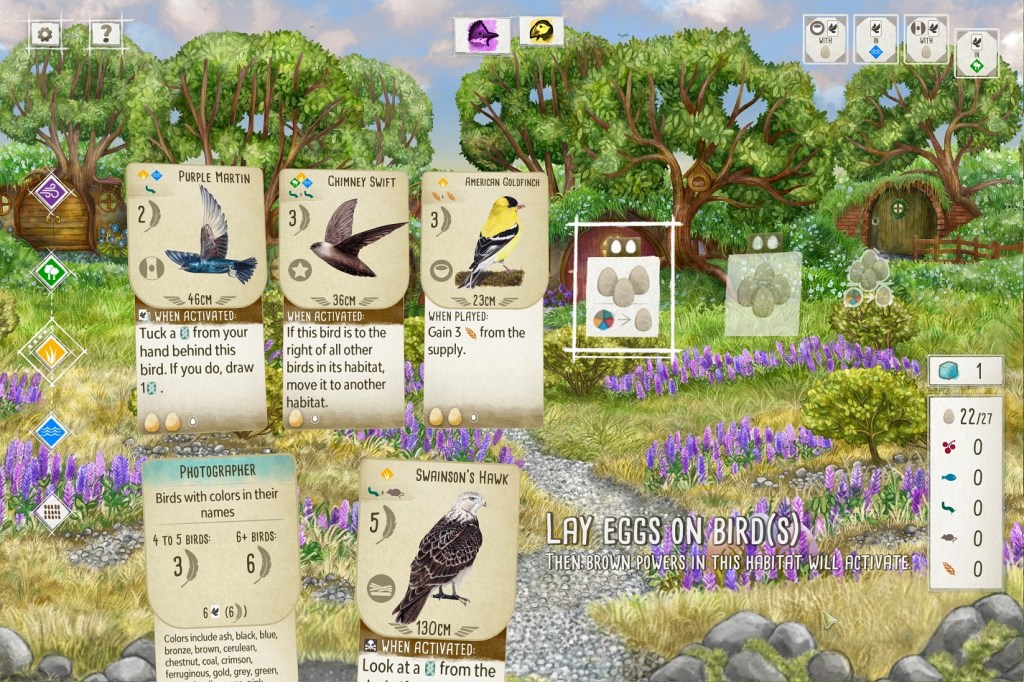Open the bird card deck counter
Image resolution: width=1024 pixels, height=682 pixels.
pos(964,371)
